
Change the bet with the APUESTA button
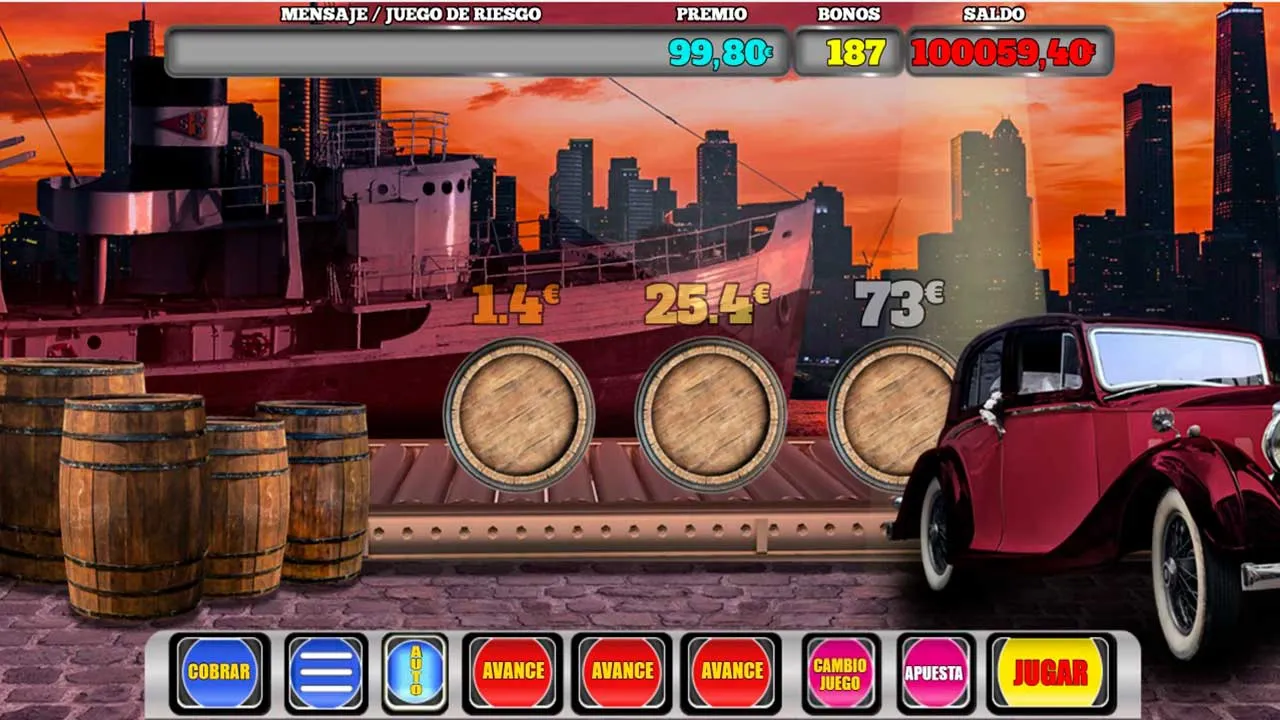pyautogui.click(x=934, y=672)
